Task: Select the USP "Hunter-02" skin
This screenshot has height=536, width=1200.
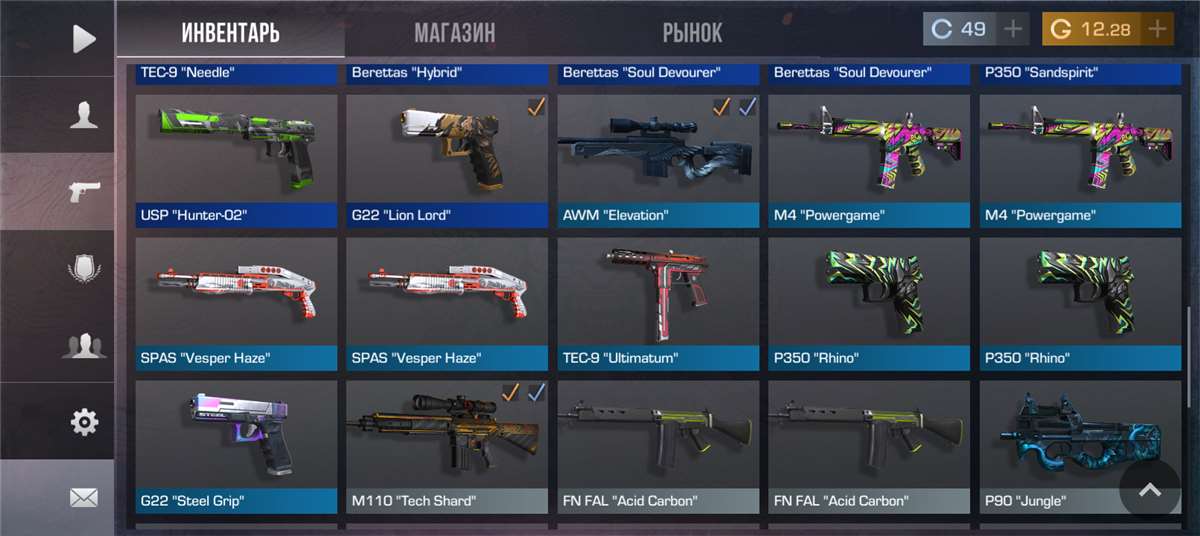Action: point(237,160)
